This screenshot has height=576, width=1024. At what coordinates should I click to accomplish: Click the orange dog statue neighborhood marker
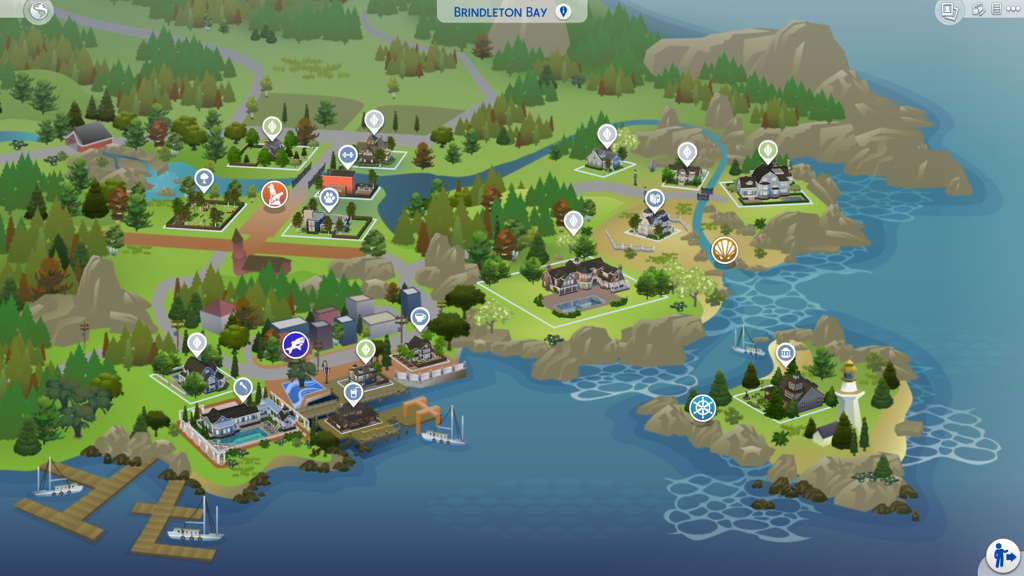point(274,194)
